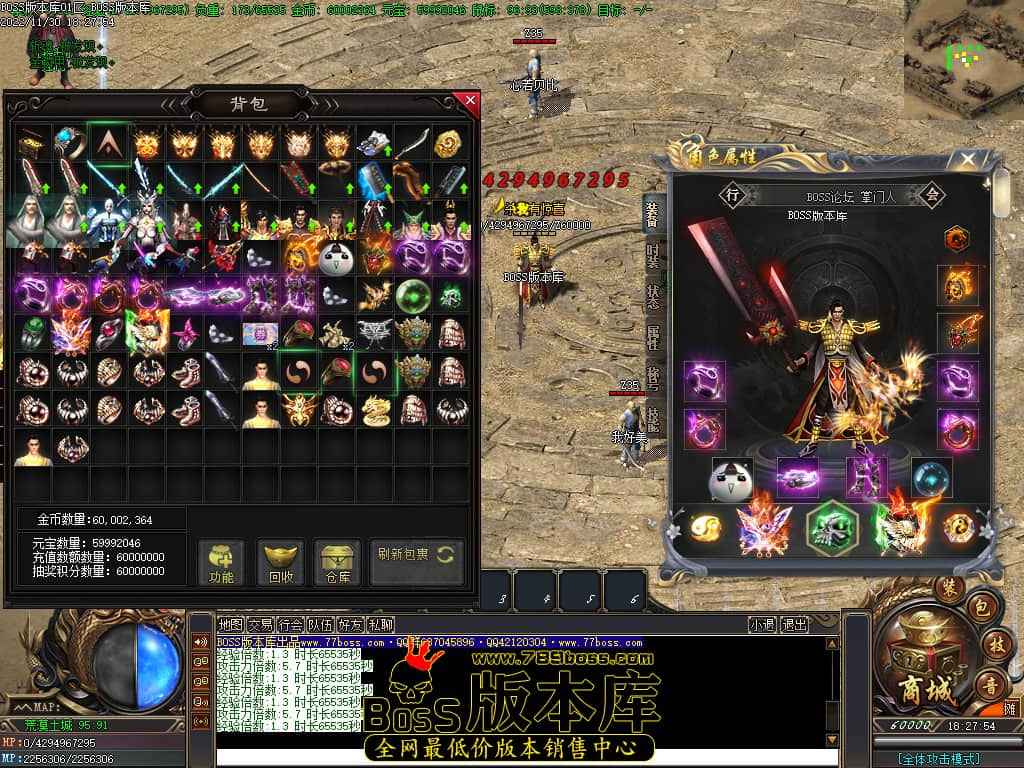1024x768 pixels.
Task: Click the minimap in the corner
Action: pyautogui.click(x=964, y=59)
